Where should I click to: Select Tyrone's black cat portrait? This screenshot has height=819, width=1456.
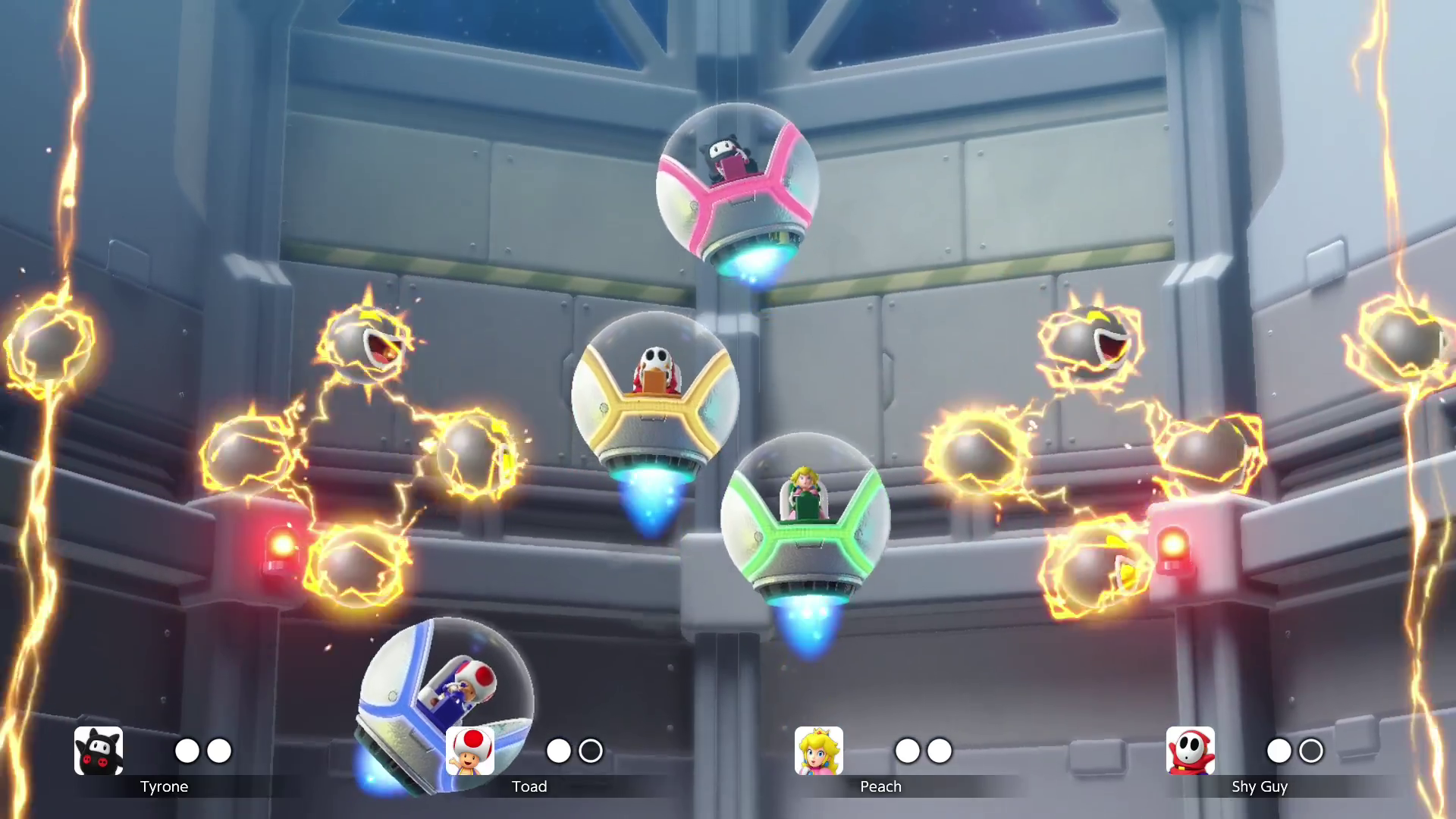99,751
